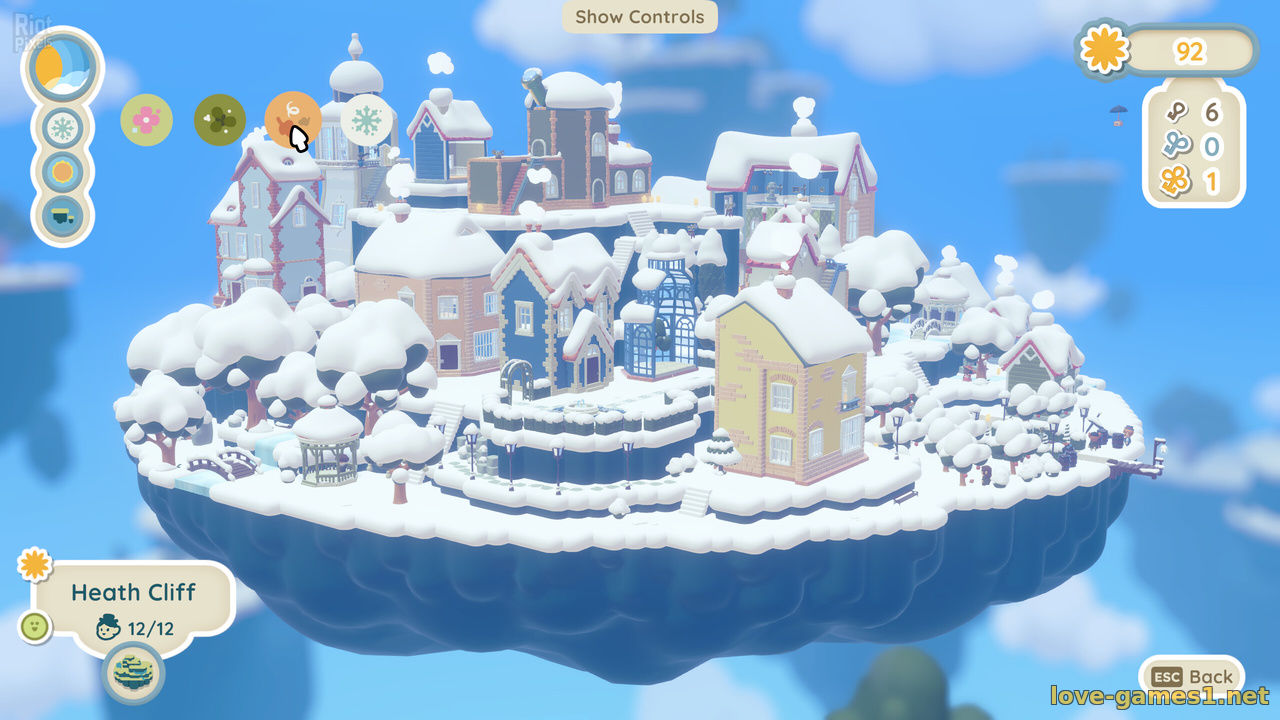Open the floating island icon below Heath Cliff

coord(133,673)
